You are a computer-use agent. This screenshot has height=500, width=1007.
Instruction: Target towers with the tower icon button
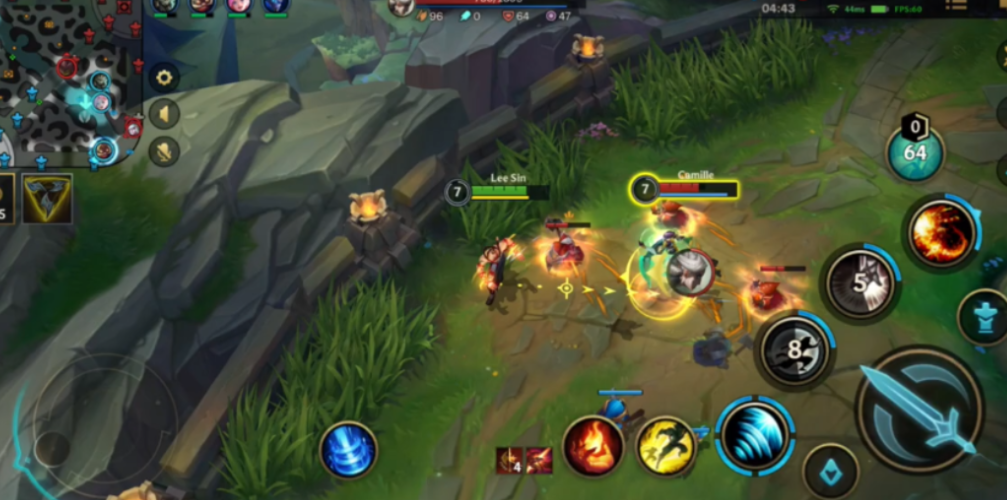click(984, 317)
